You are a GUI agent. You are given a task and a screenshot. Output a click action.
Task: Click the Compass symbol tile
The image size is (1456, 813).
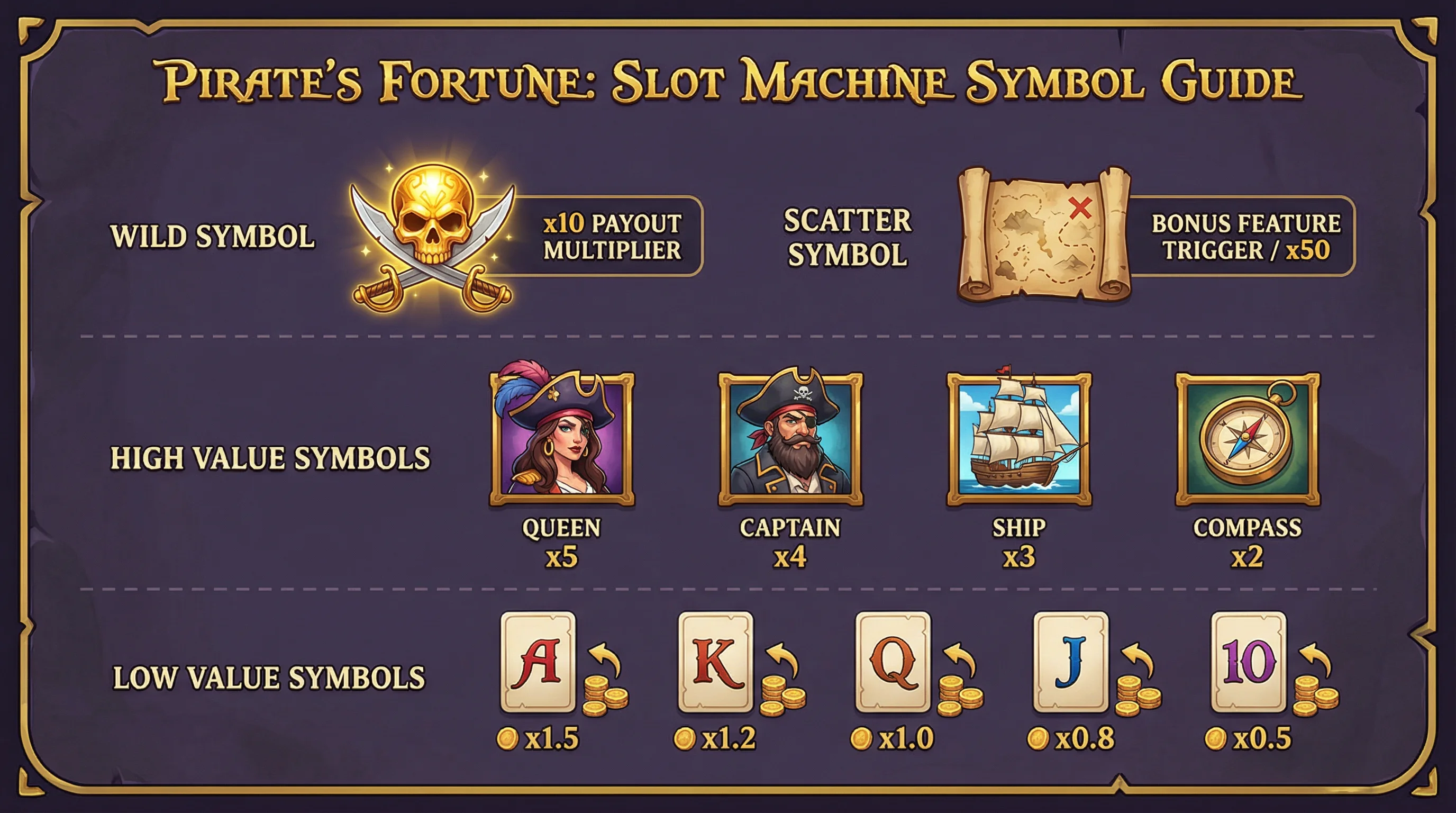[x=1248, y=438]
